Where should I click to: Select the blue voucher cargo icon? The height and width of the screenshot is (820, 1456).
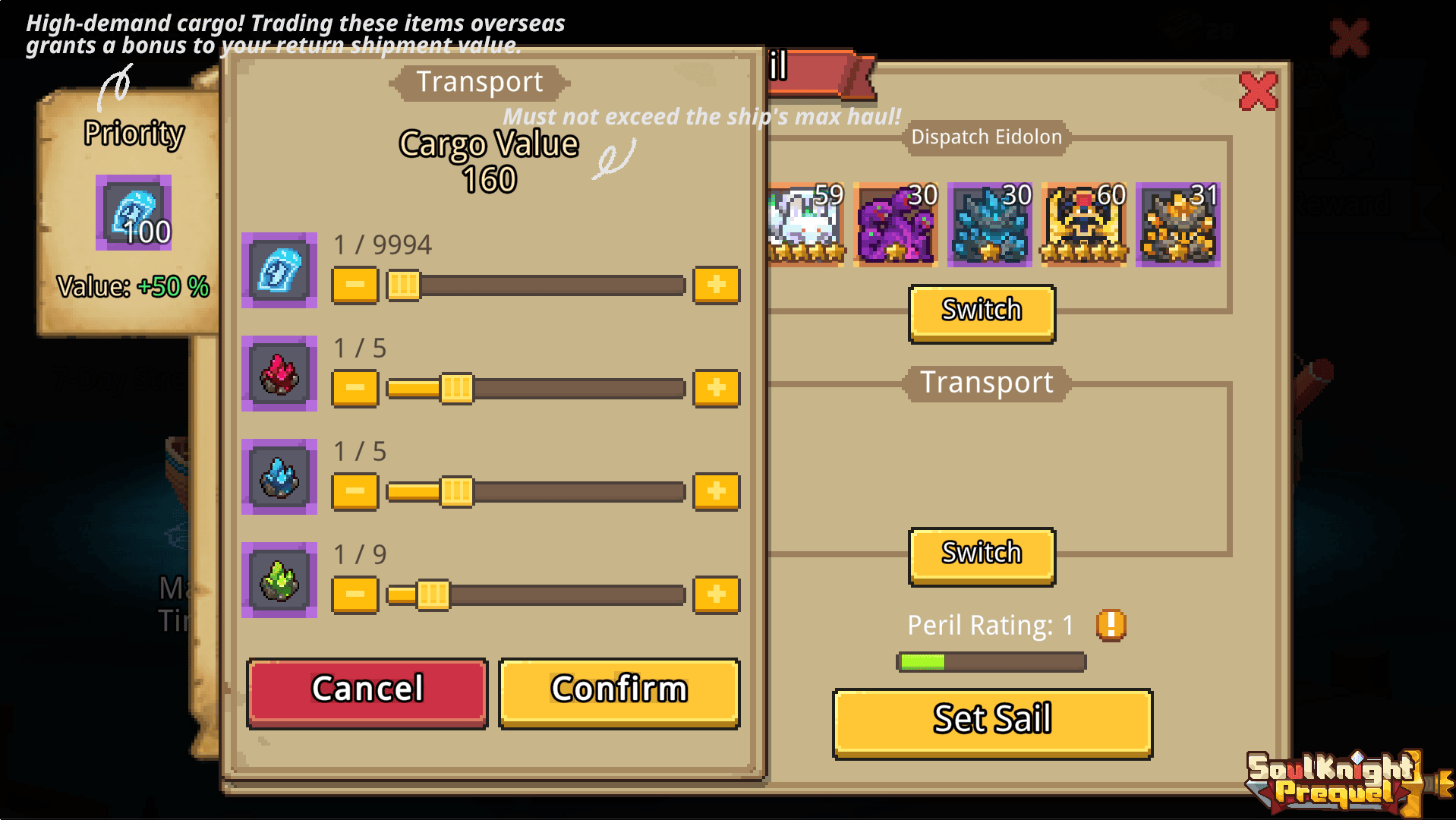(x=279, y=272)
